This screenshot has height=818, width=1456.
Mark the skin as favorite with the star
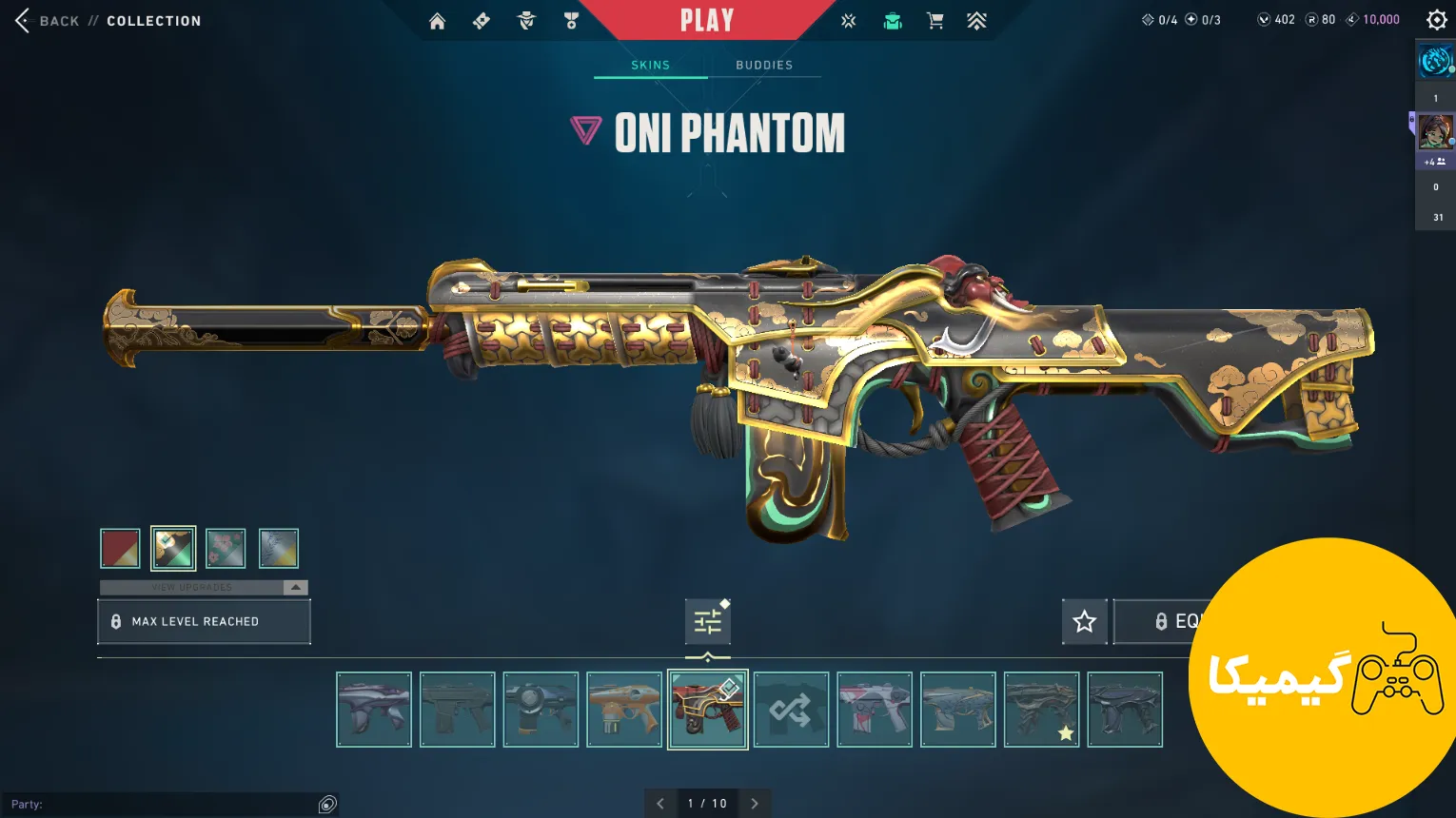pyautogui.click(x=1084, y=622)
